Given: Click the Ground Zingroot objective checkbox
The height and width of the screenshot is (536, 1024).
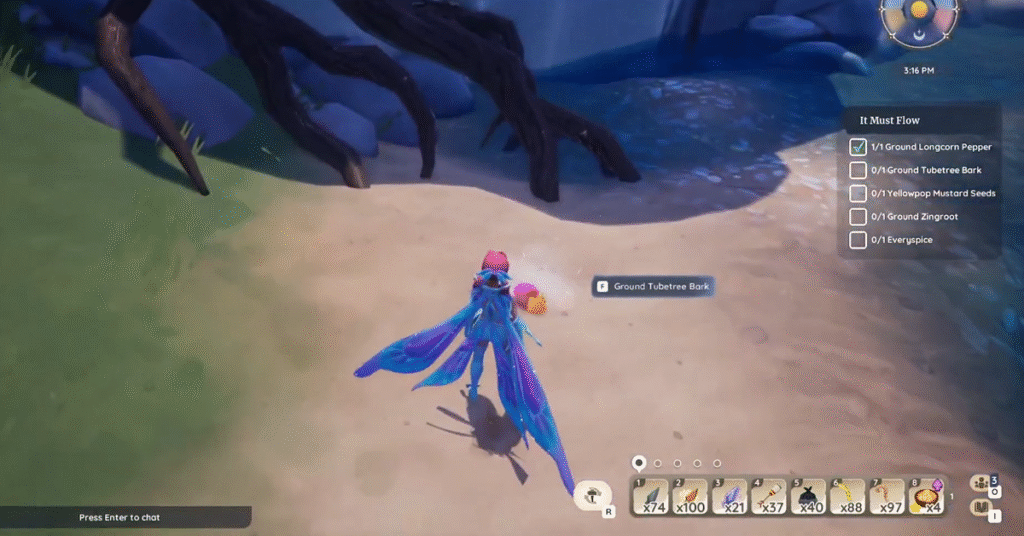Looking at the screenshot, I should point(857,216).
